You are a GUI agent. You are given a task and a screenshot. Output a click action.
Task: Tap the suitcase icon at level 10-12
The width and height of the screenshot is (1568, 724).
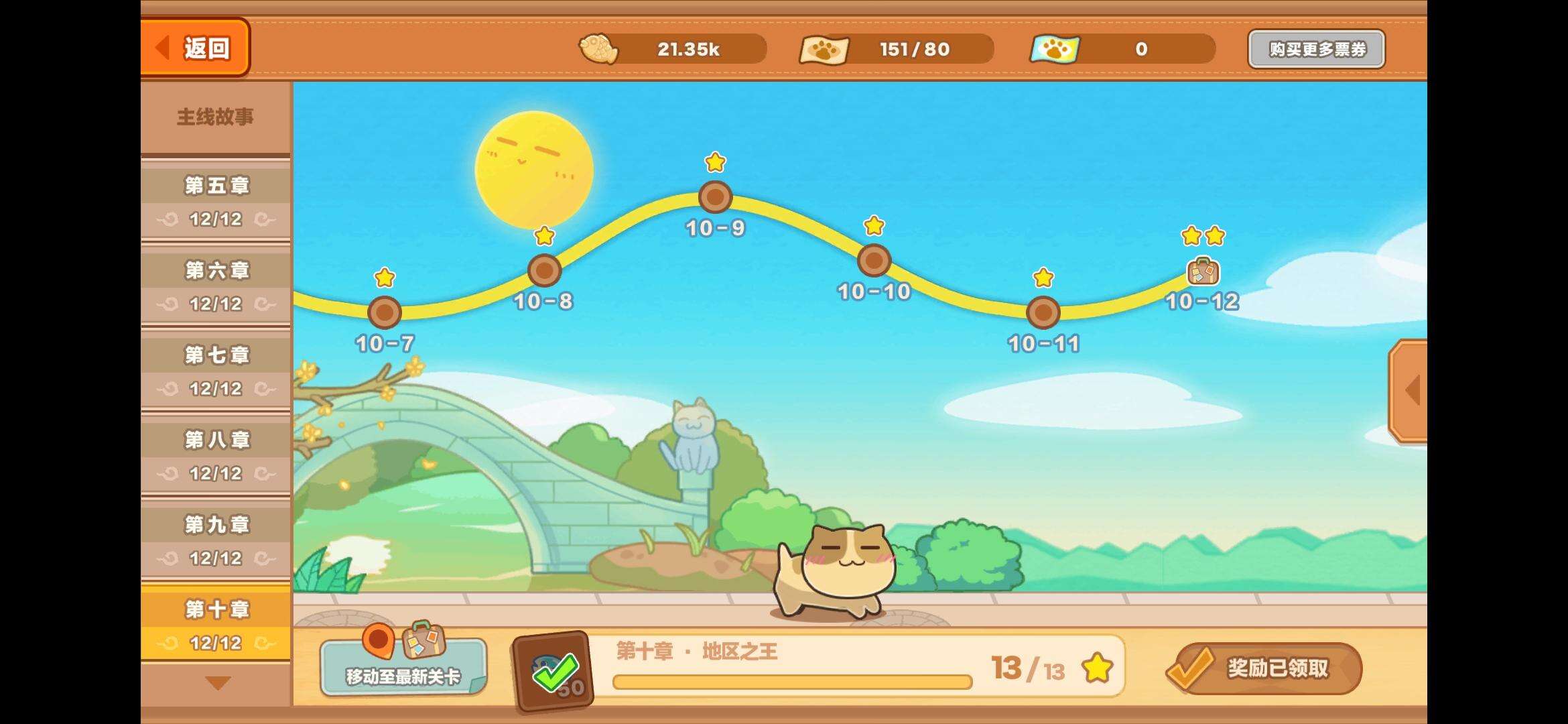coord(1203,272)
